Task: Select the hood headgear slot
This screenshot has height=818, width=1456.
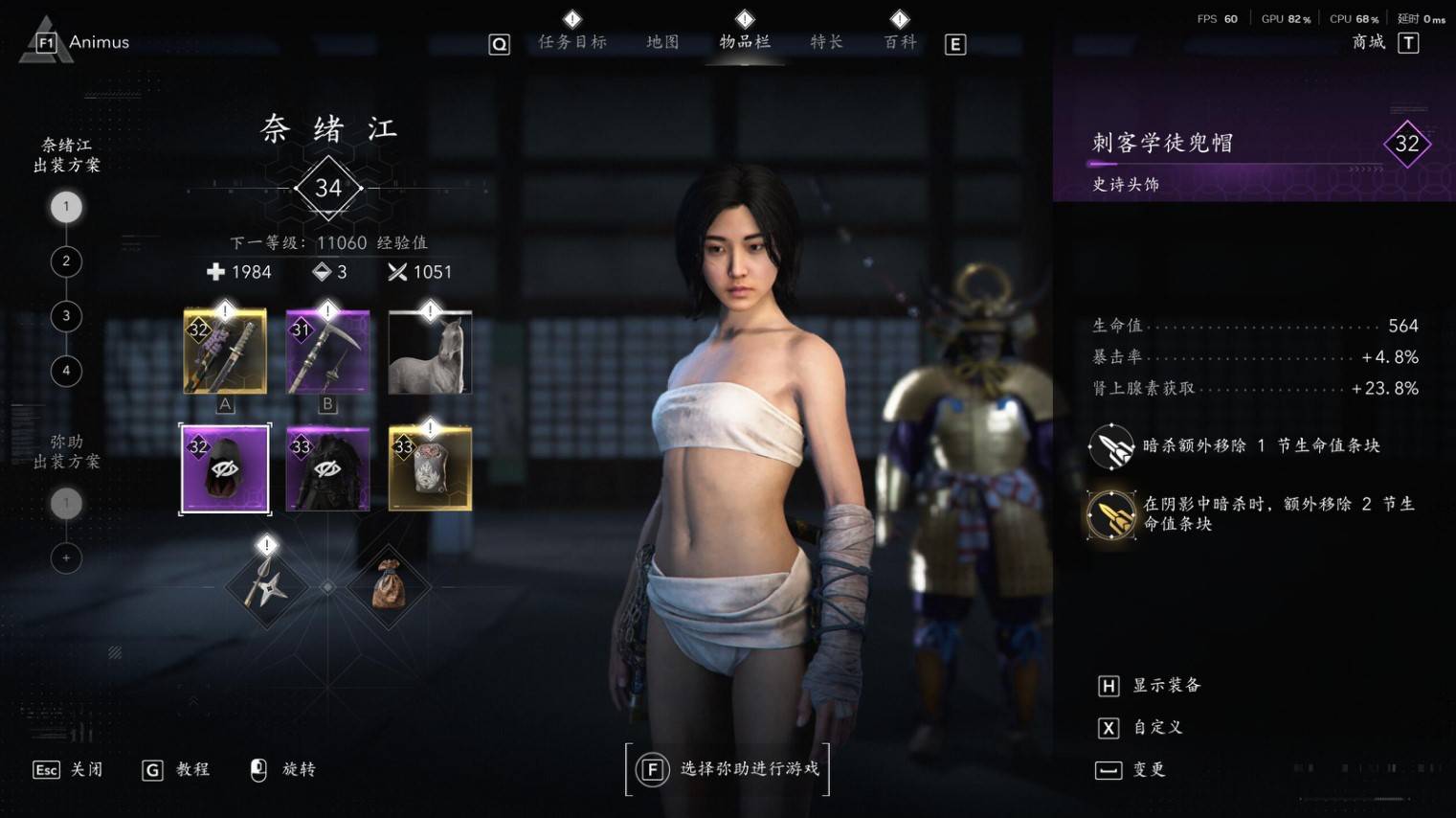Action: (x=225, y=469)
